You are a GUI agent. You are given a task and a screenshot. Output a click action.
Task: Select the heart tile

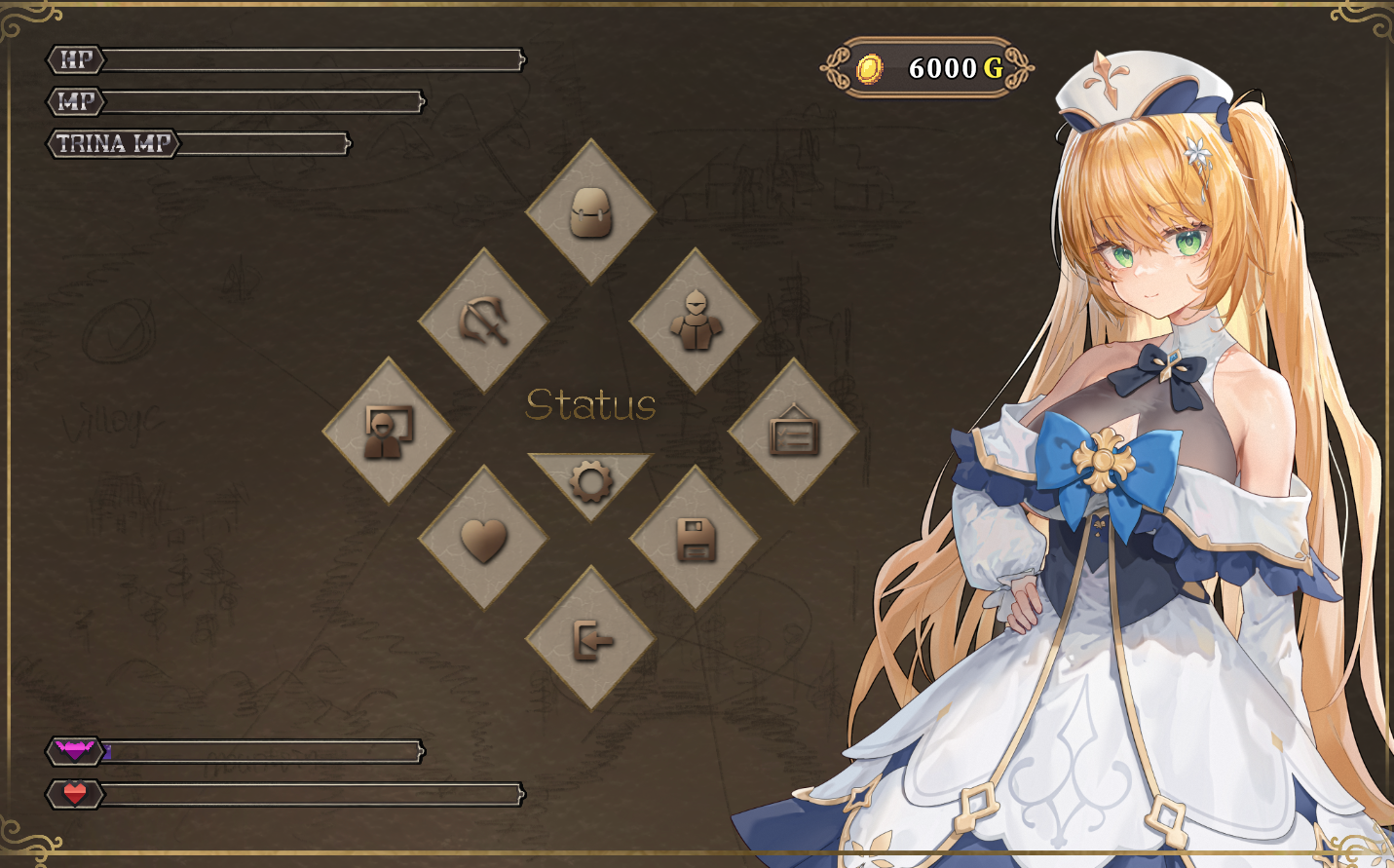tap(484, 539)
